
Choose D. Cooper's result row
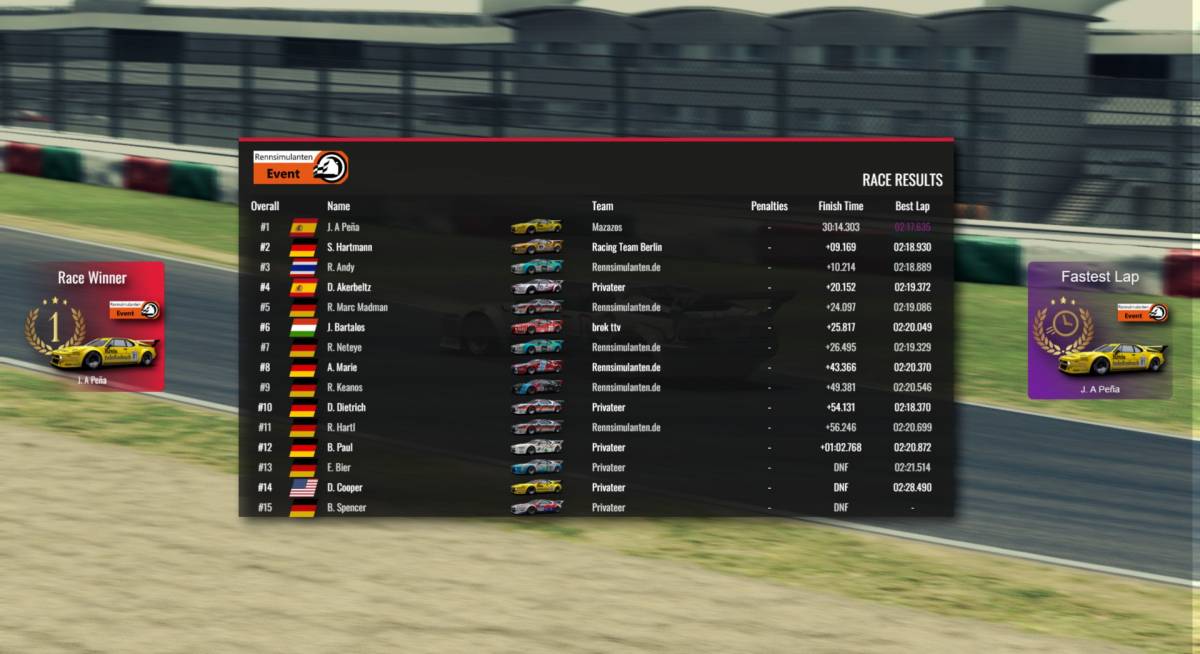click(x=345, y=487)
